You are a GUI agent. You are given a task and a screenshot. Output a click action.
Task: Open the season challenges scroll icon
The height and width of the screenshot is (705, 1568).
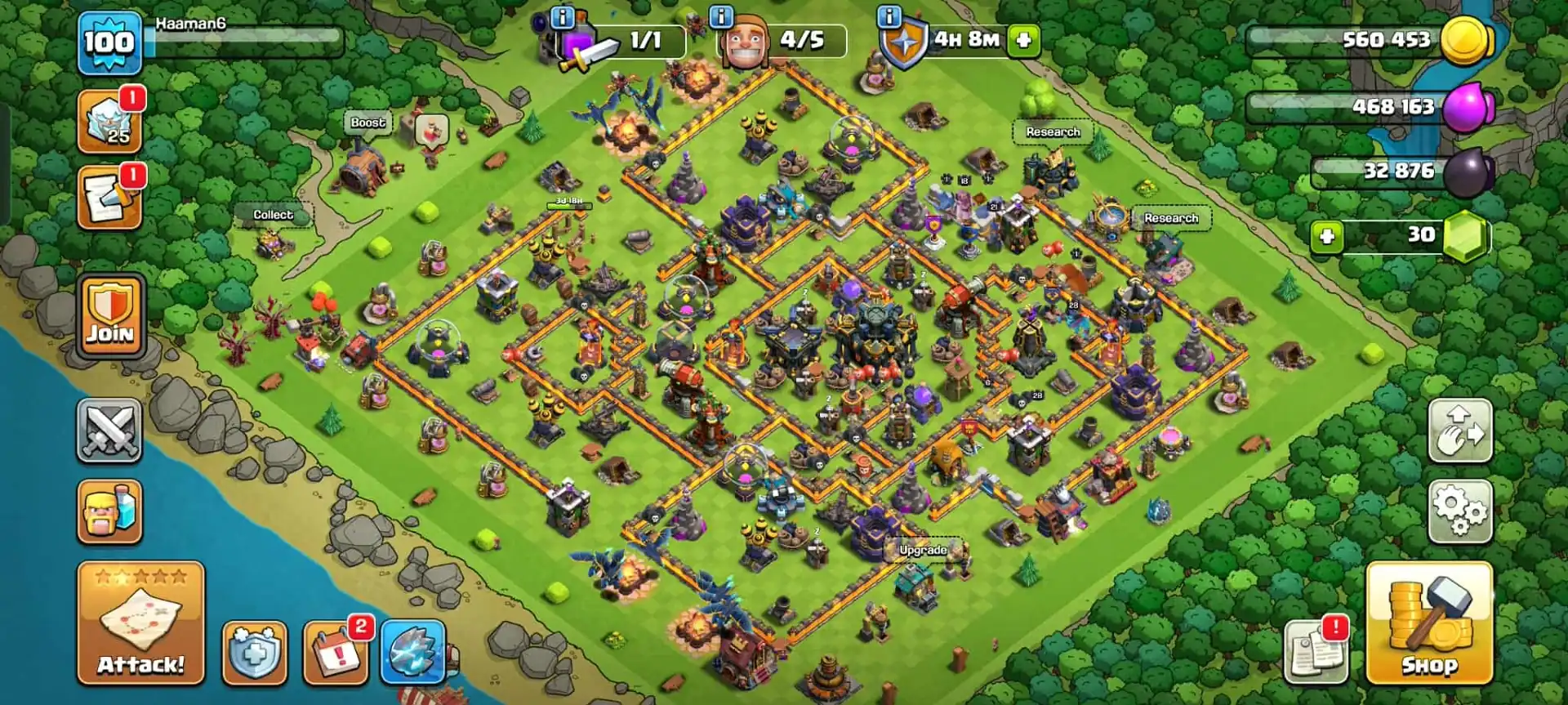(110, 194)
